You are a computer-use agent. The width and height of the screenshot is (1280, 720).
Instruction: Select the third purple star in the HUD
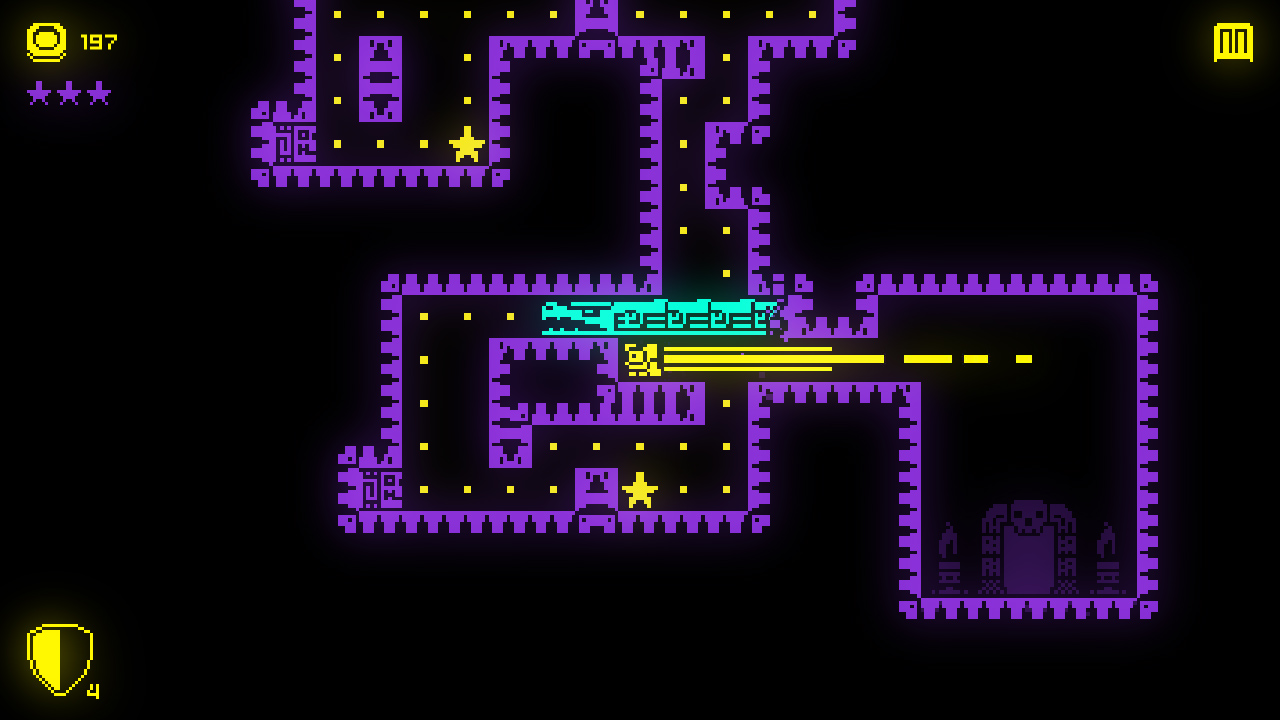click(x=101, y=94)
